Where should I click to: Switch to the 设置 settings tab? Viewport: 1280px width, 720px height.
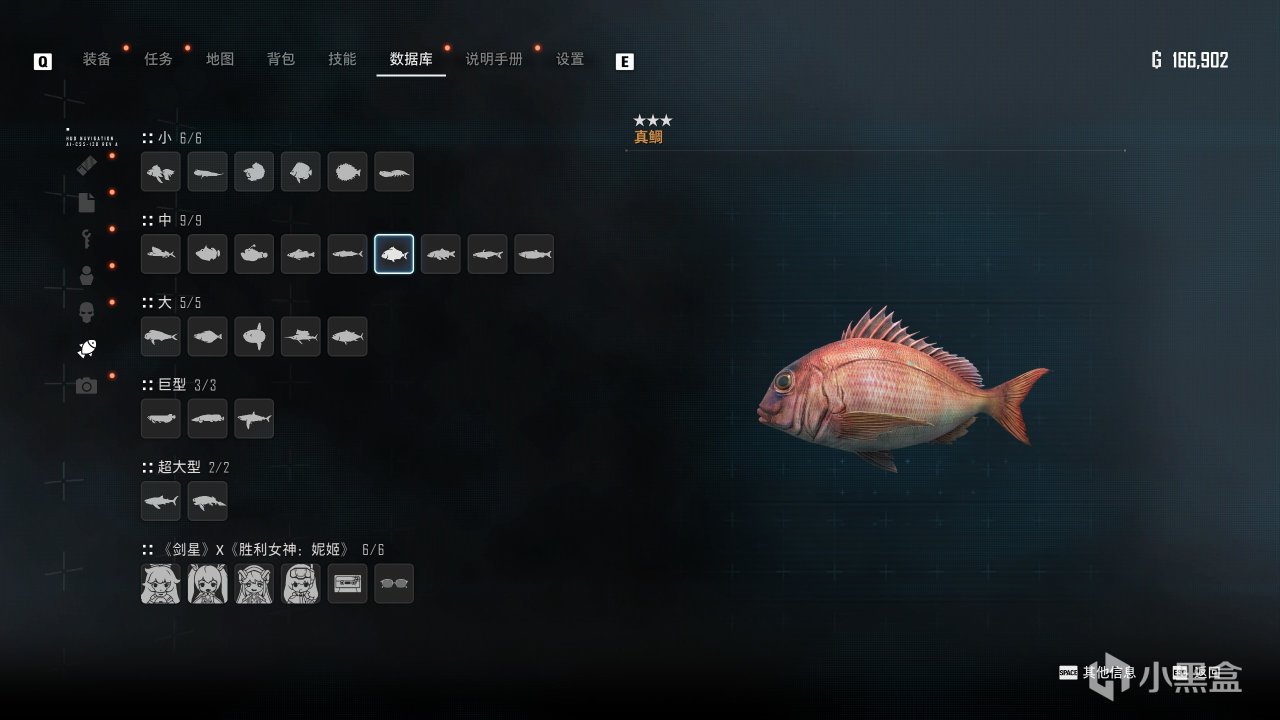coord(570,59)
